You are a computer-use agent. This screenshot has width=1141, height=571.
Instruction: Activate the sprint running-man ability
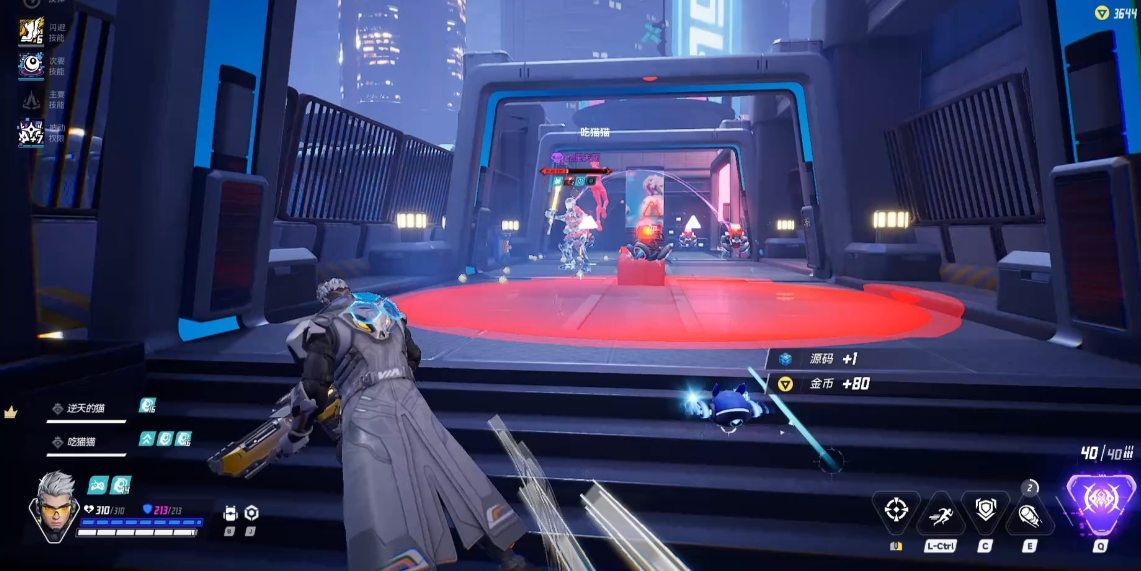click(941, 513)
